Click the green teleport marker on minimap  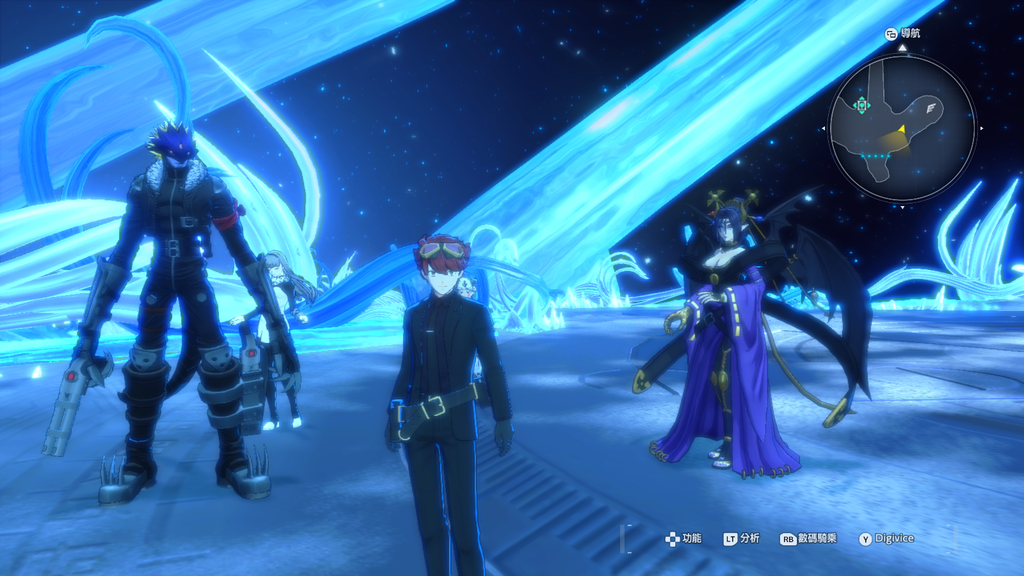862,105
